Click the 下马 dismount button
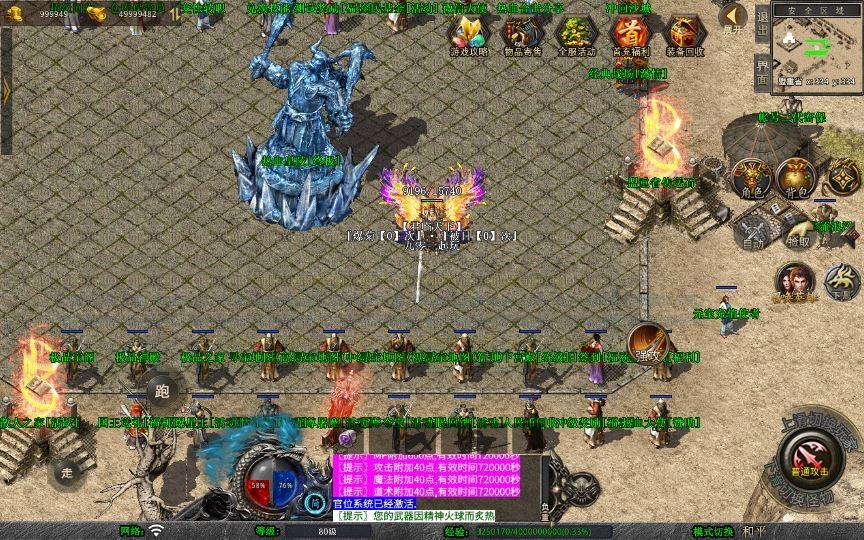864x540 pixels. pos(842,283)
